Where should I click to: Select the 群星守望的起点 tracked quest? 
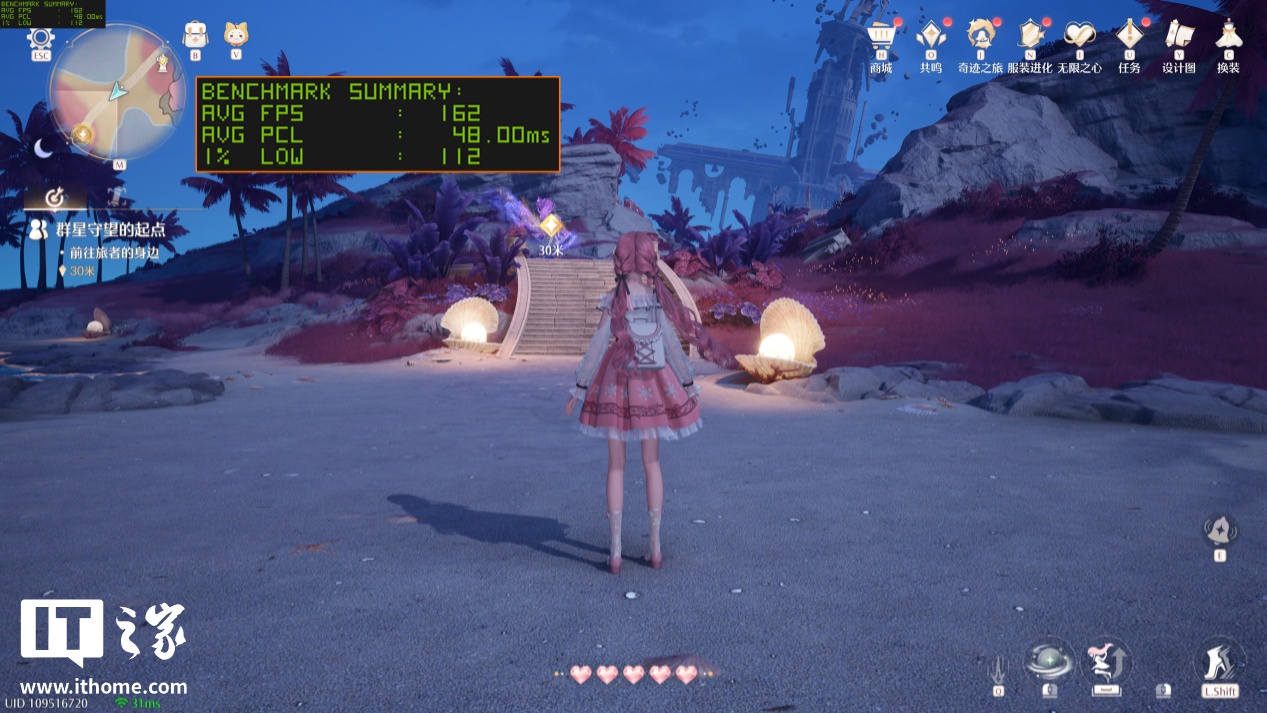(x=98, y=230)
